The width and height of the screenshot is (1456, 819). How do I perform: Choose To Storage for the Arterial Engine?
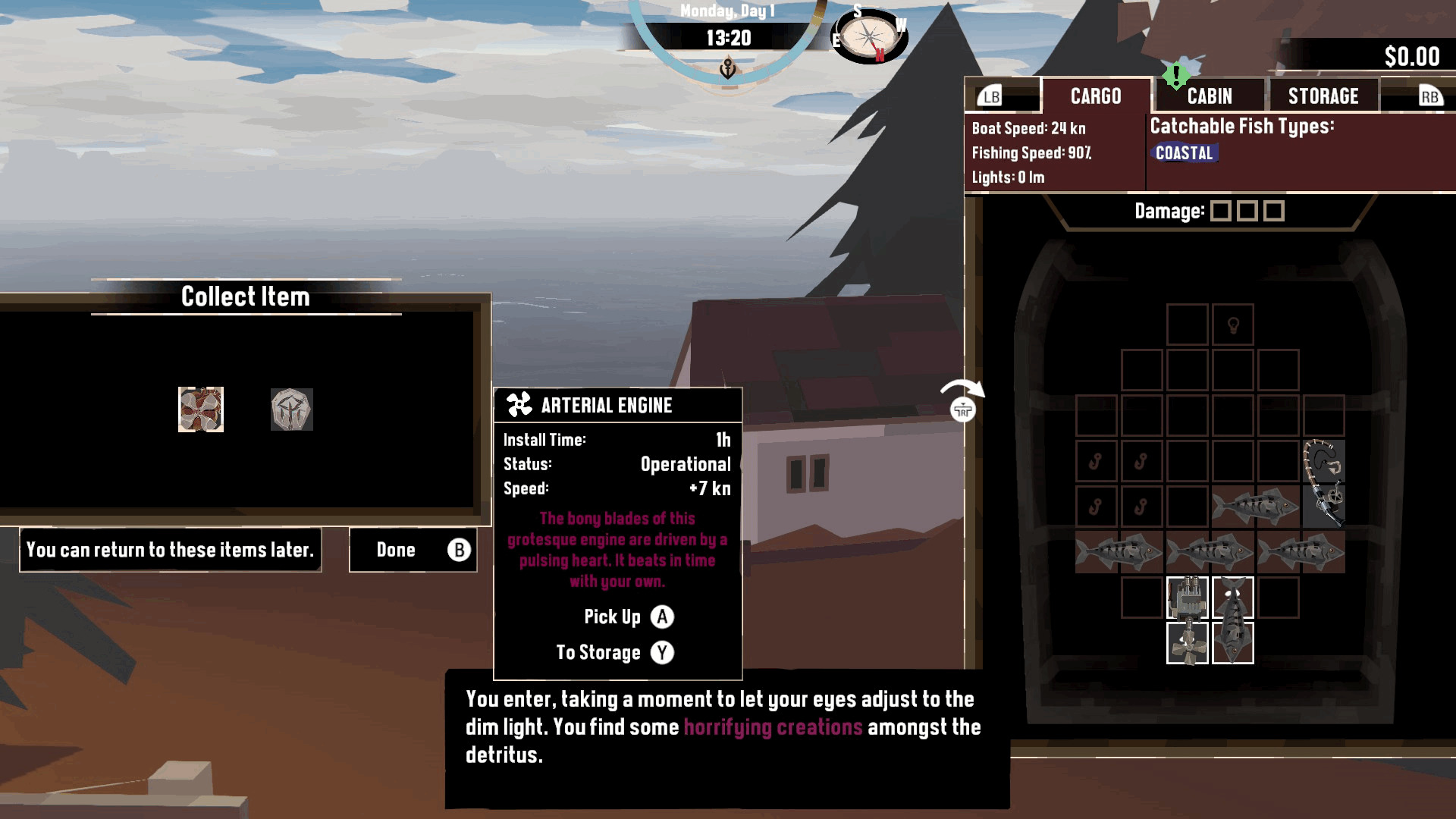(x=614, y=652)
